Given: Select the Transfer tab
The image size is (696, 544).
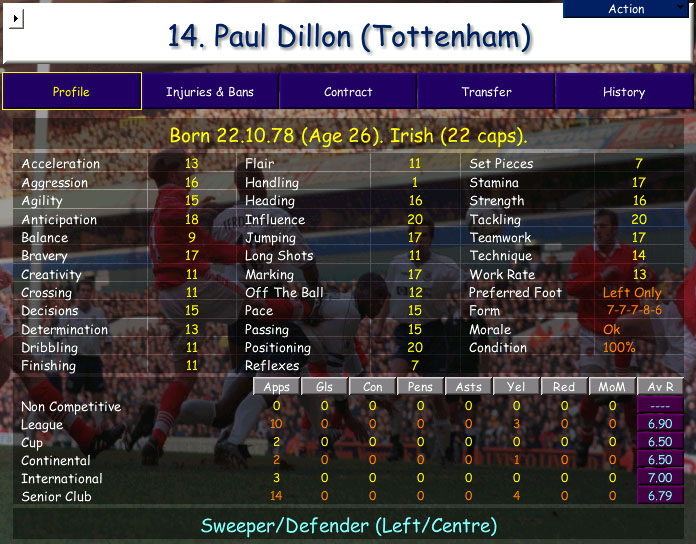Looking at the screenshot, I should point(486,92).
